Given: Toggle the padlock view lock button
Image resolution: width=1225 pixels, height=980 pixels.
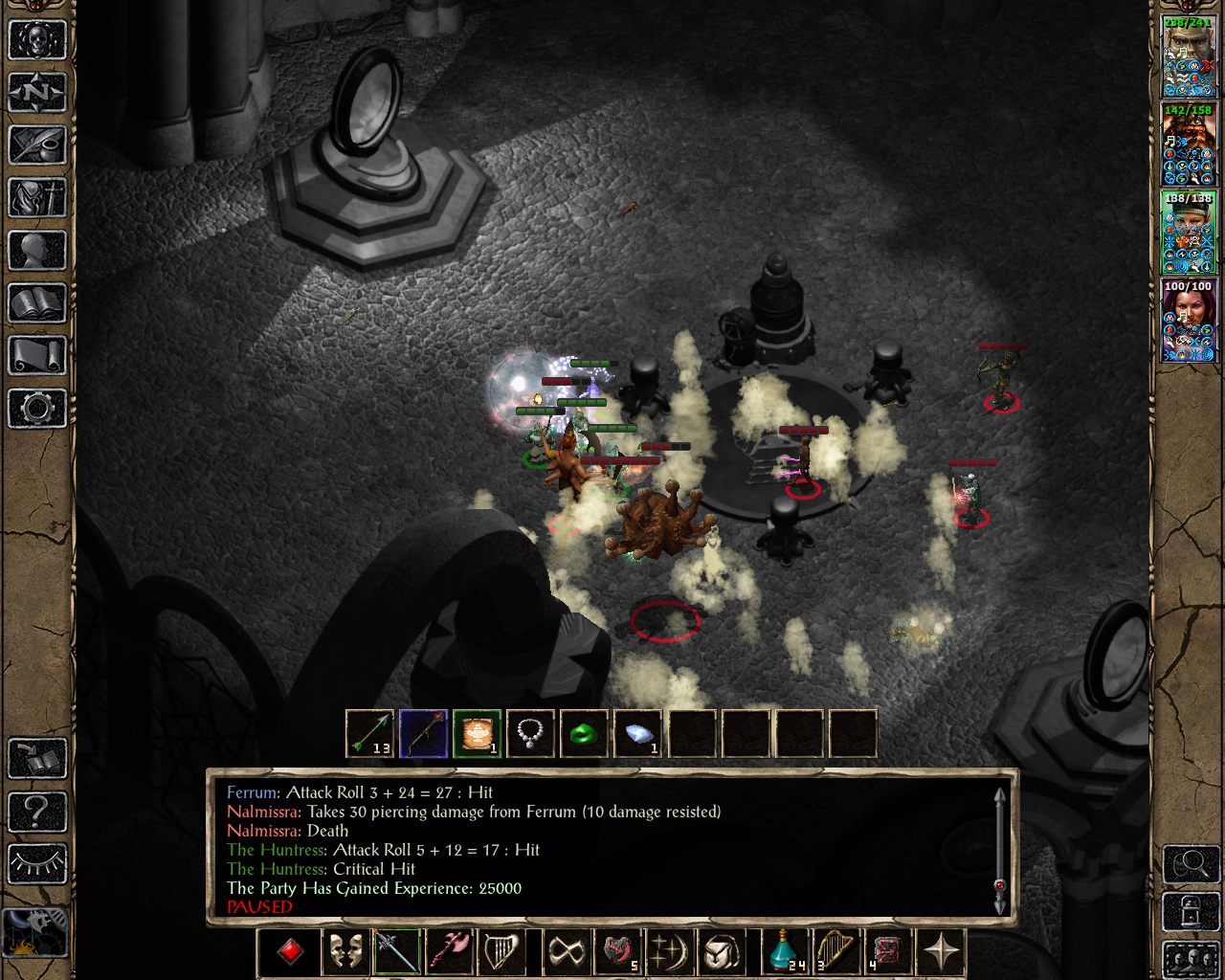Looking at the screenshot, I should point(1190,911).
